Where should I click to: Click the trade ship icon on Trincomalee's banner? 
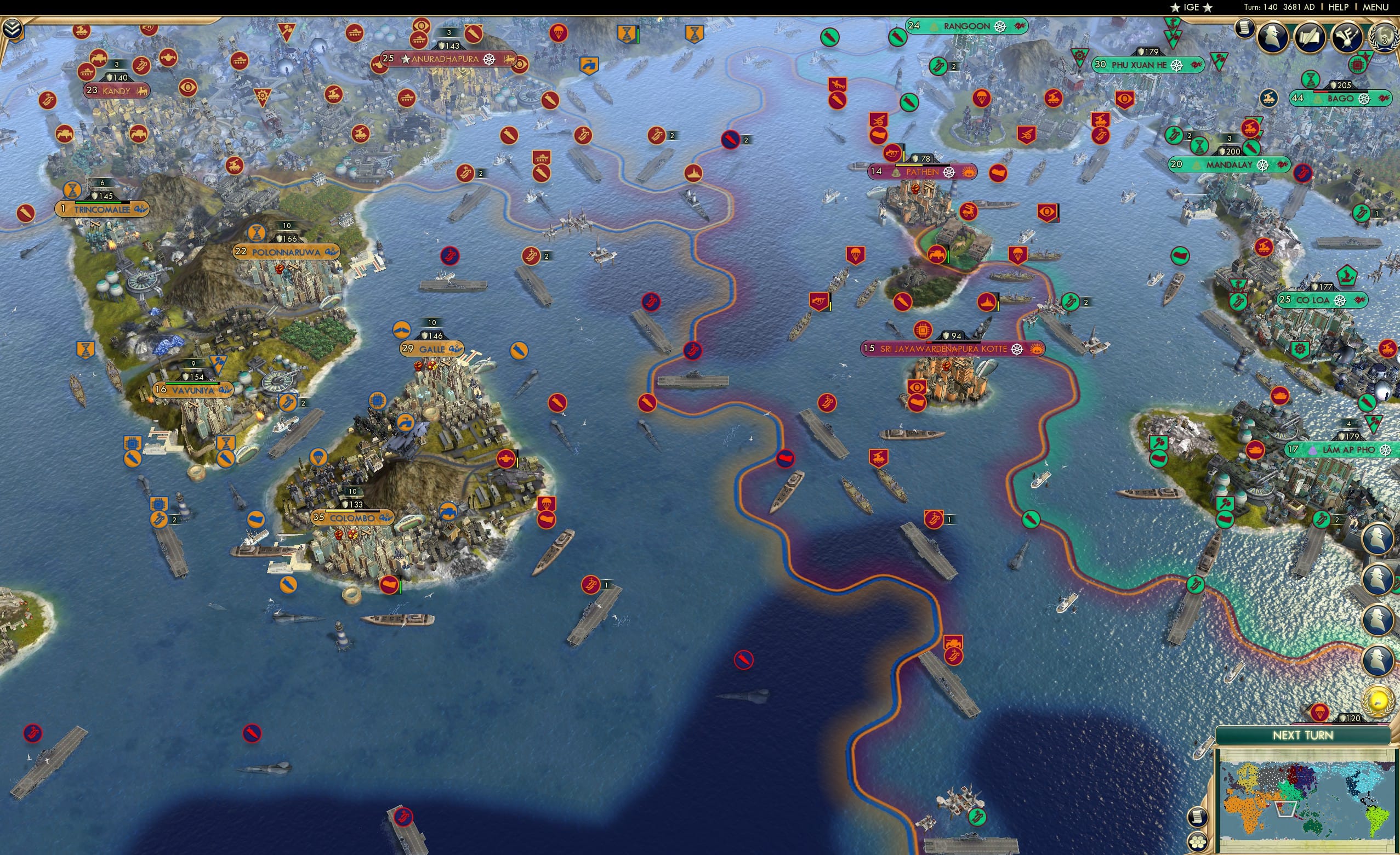143,210
